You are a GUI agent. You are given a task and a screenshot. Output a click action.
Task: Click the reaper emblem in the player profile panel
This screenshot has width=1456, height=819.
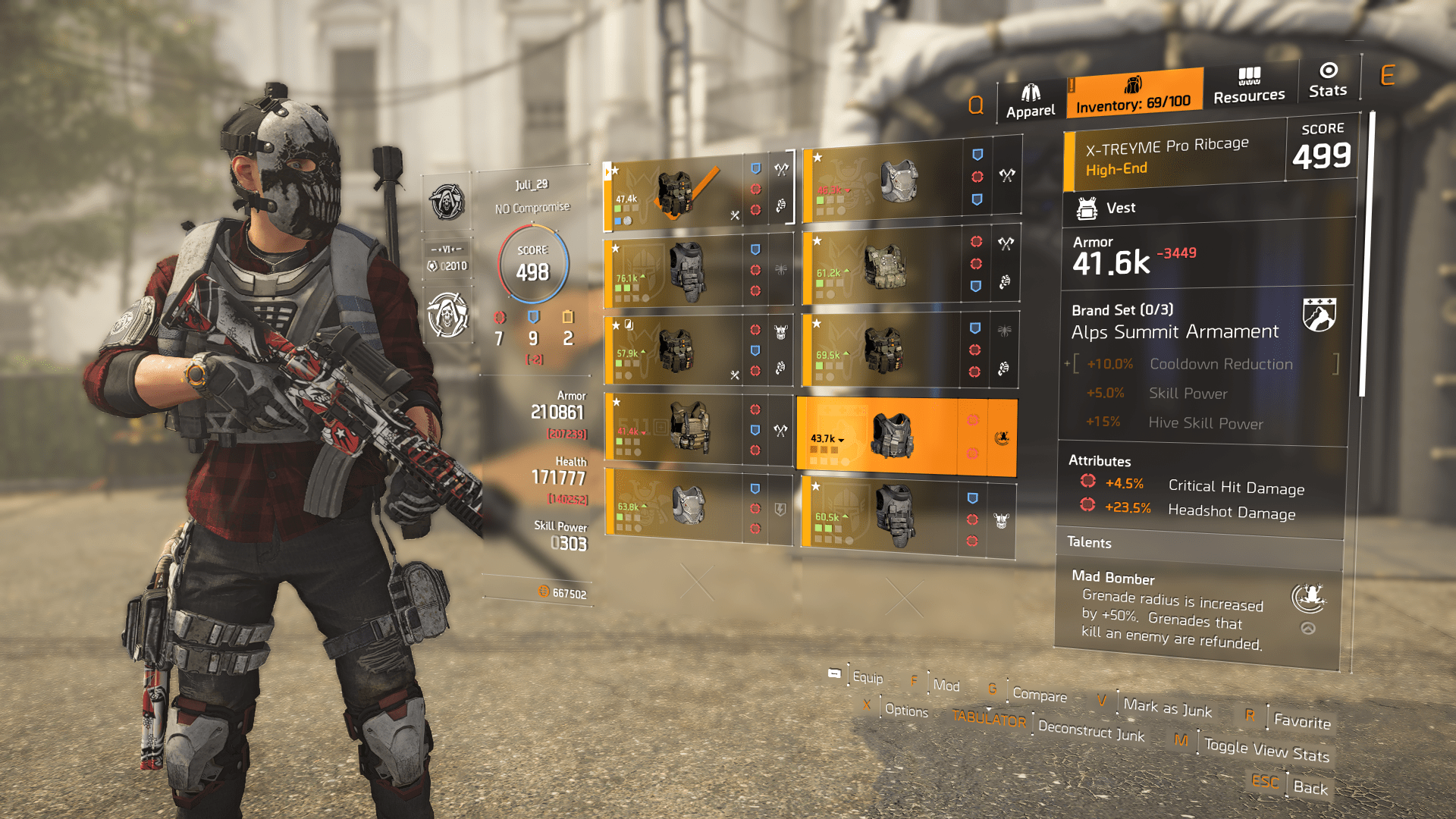(x=447, y=203)
